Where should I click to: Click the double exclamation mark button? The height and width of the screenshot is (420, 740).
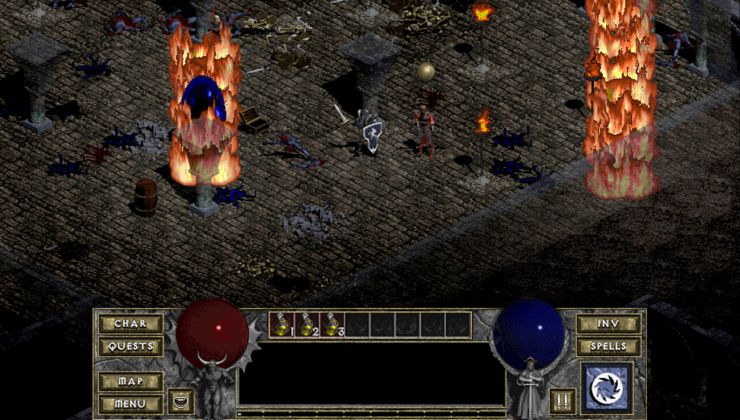tap(561, 400)
